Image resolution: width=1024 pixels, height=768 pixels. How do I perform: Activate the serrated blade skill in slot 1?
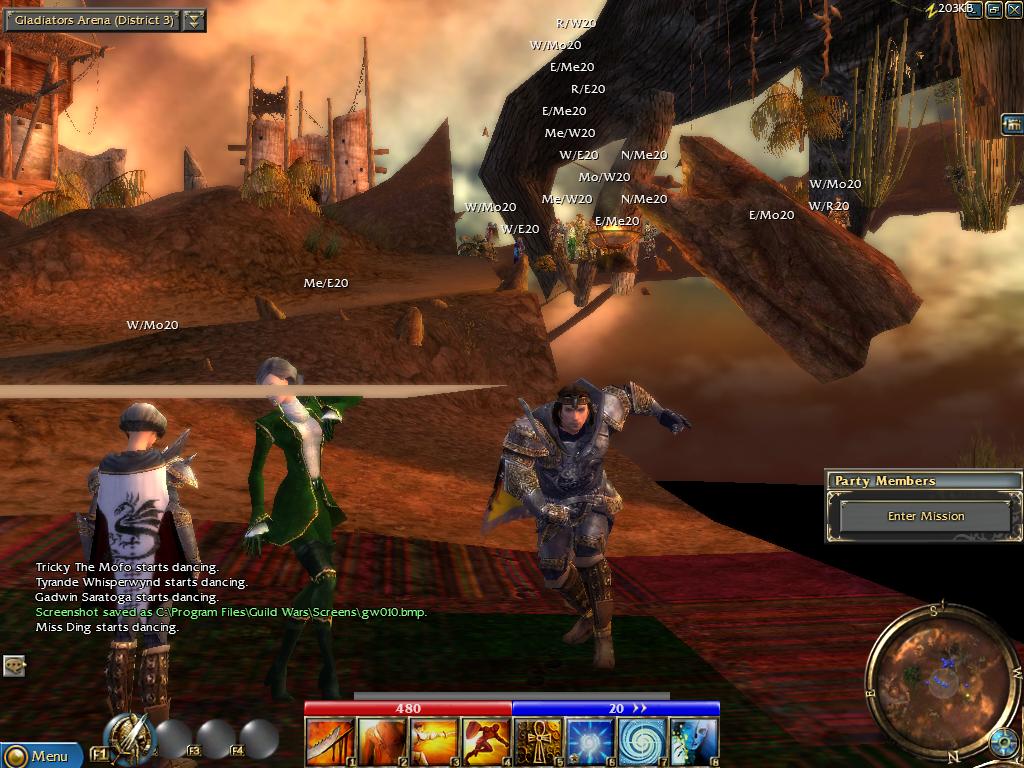coord(330,742)
